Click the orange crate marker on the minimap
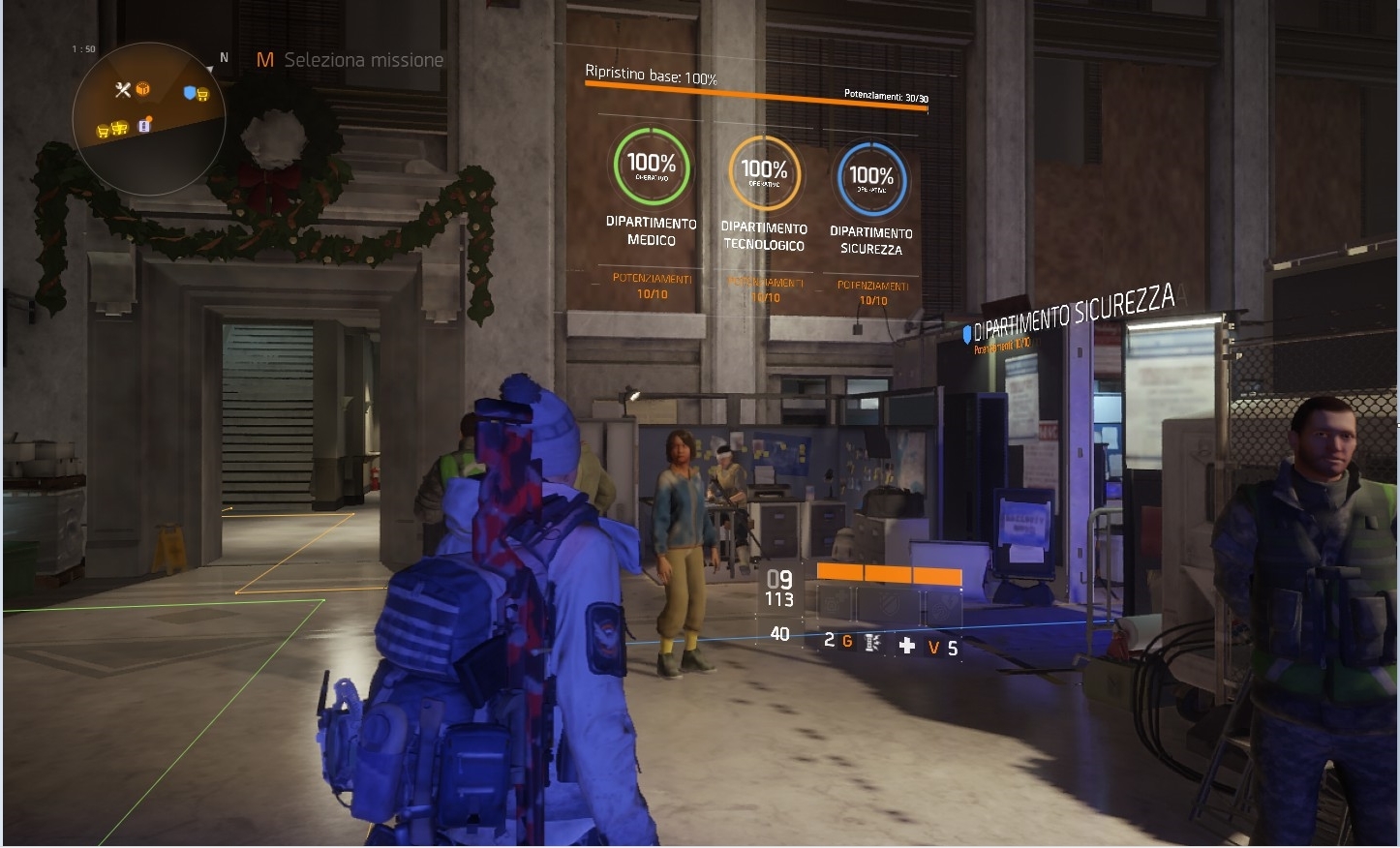 [x=143, y=89]
